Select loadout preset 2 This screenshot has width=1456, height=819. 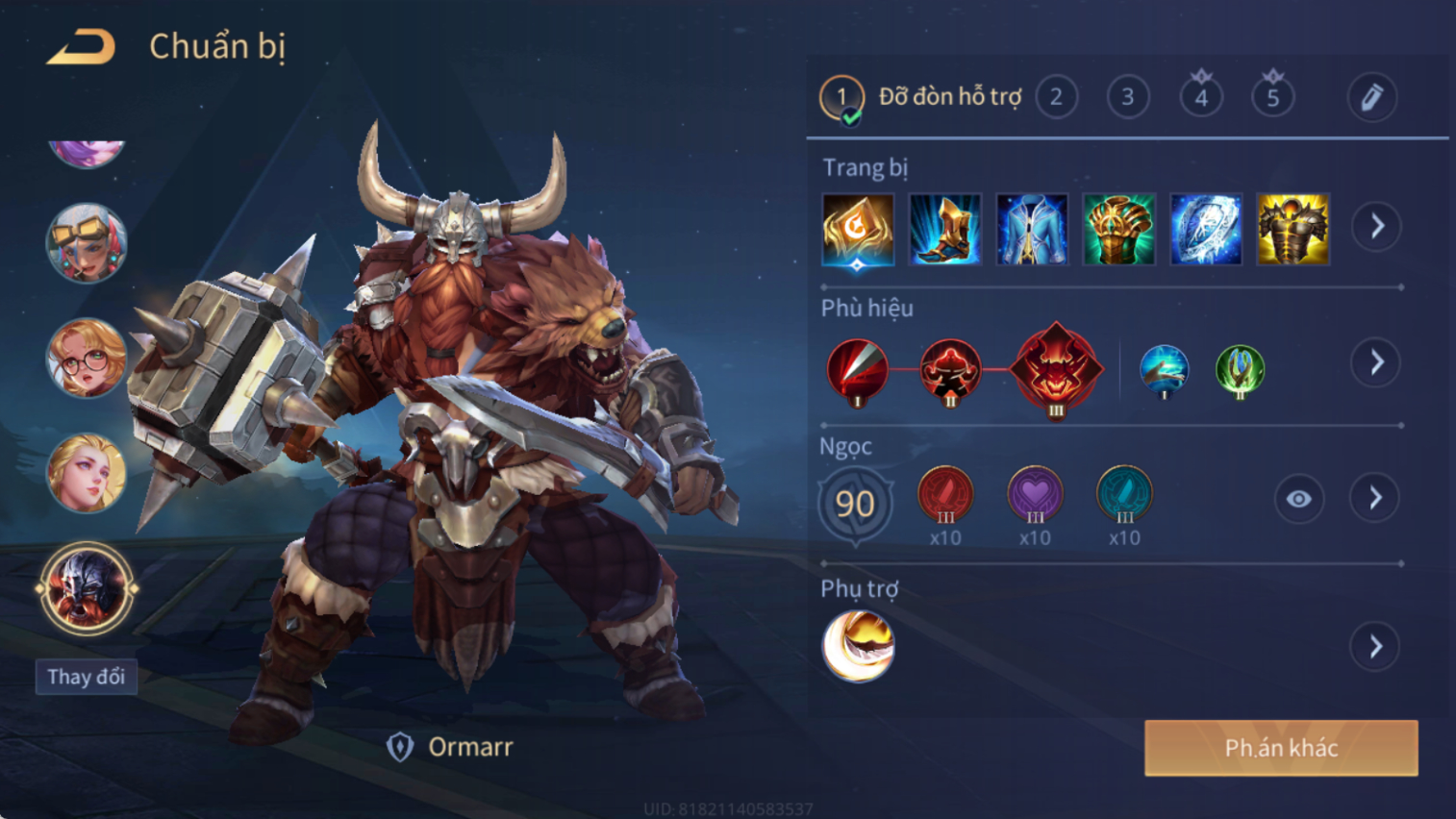tap(1056, 97)
